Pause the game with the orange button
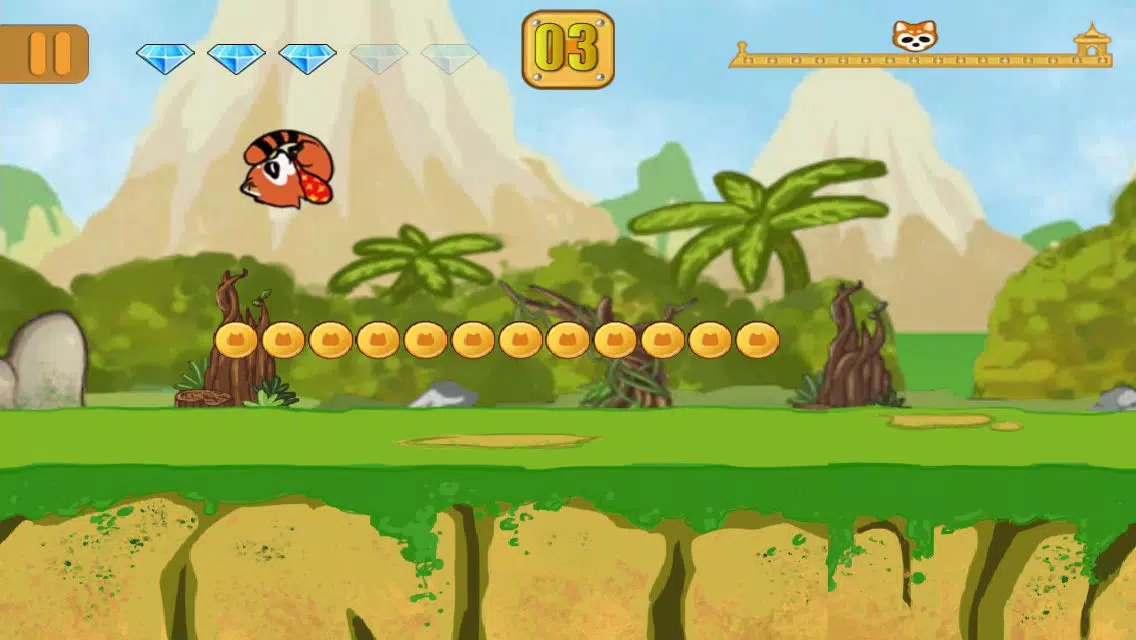 point(47,53)
